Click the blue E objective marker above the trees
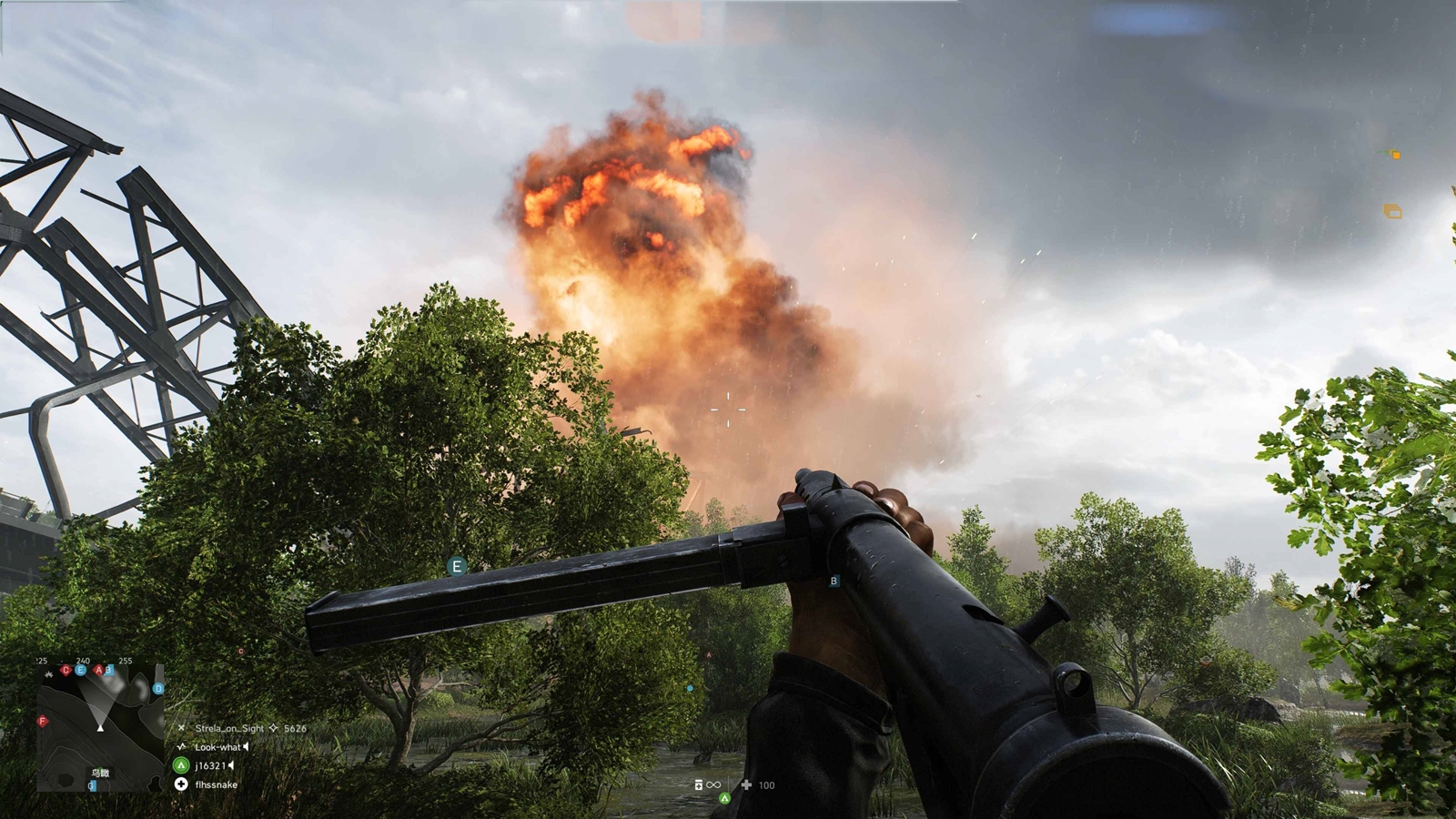The height and width of the screenshot is (819, 1456). (x=457, y=567)
